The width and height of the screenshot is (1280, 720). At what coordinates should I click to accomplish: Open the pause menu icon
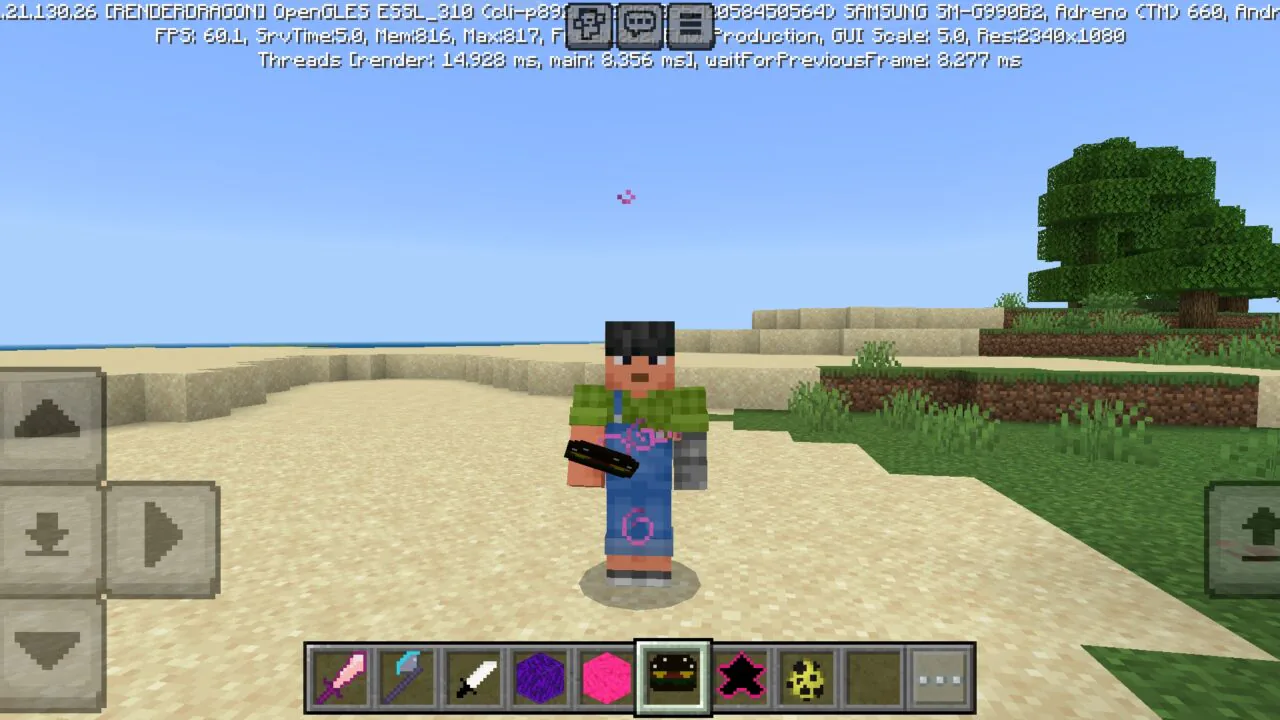coord(689,27)
